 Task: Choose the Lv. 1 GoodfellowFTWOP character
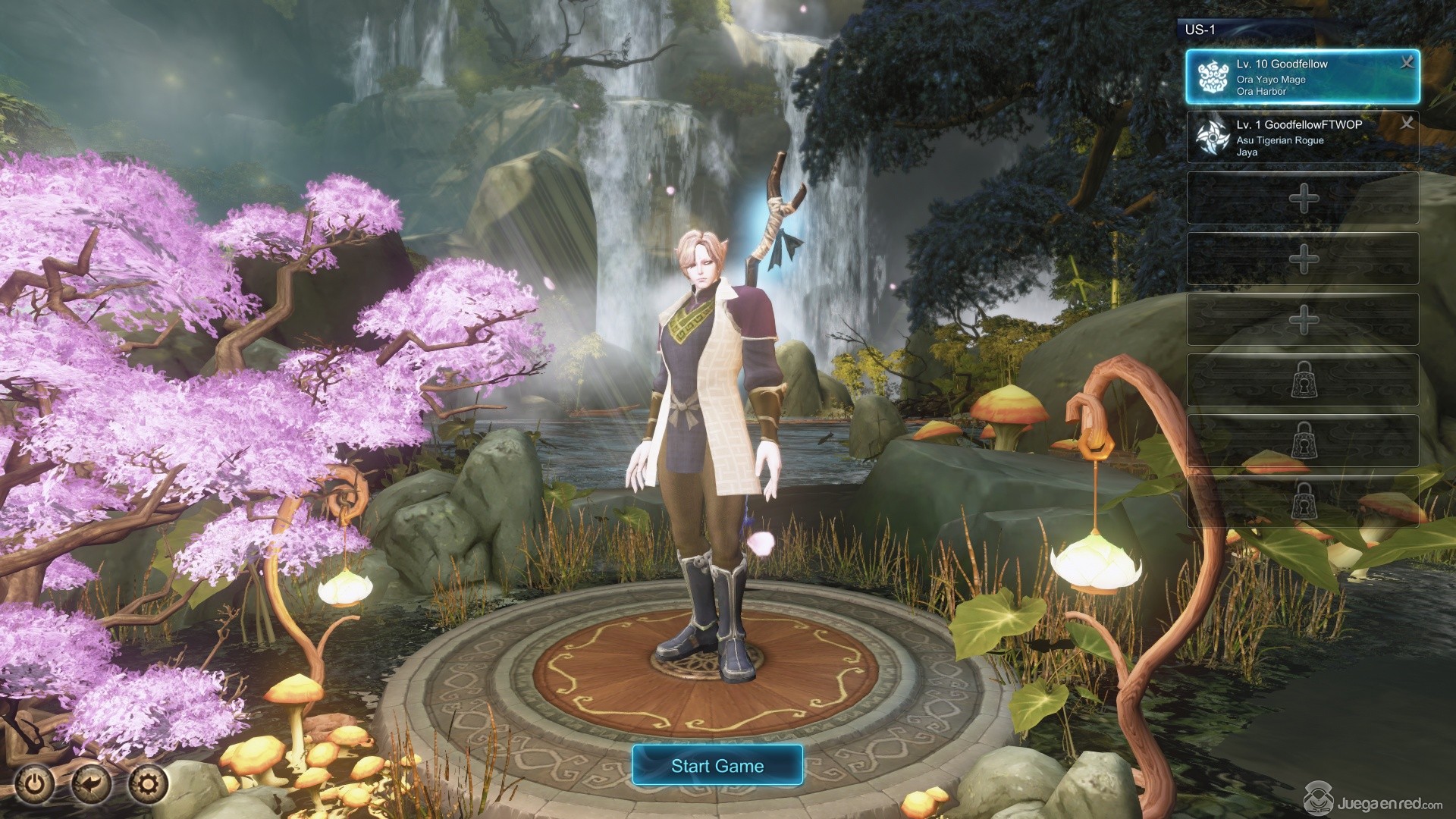(x=1289, y=137)
